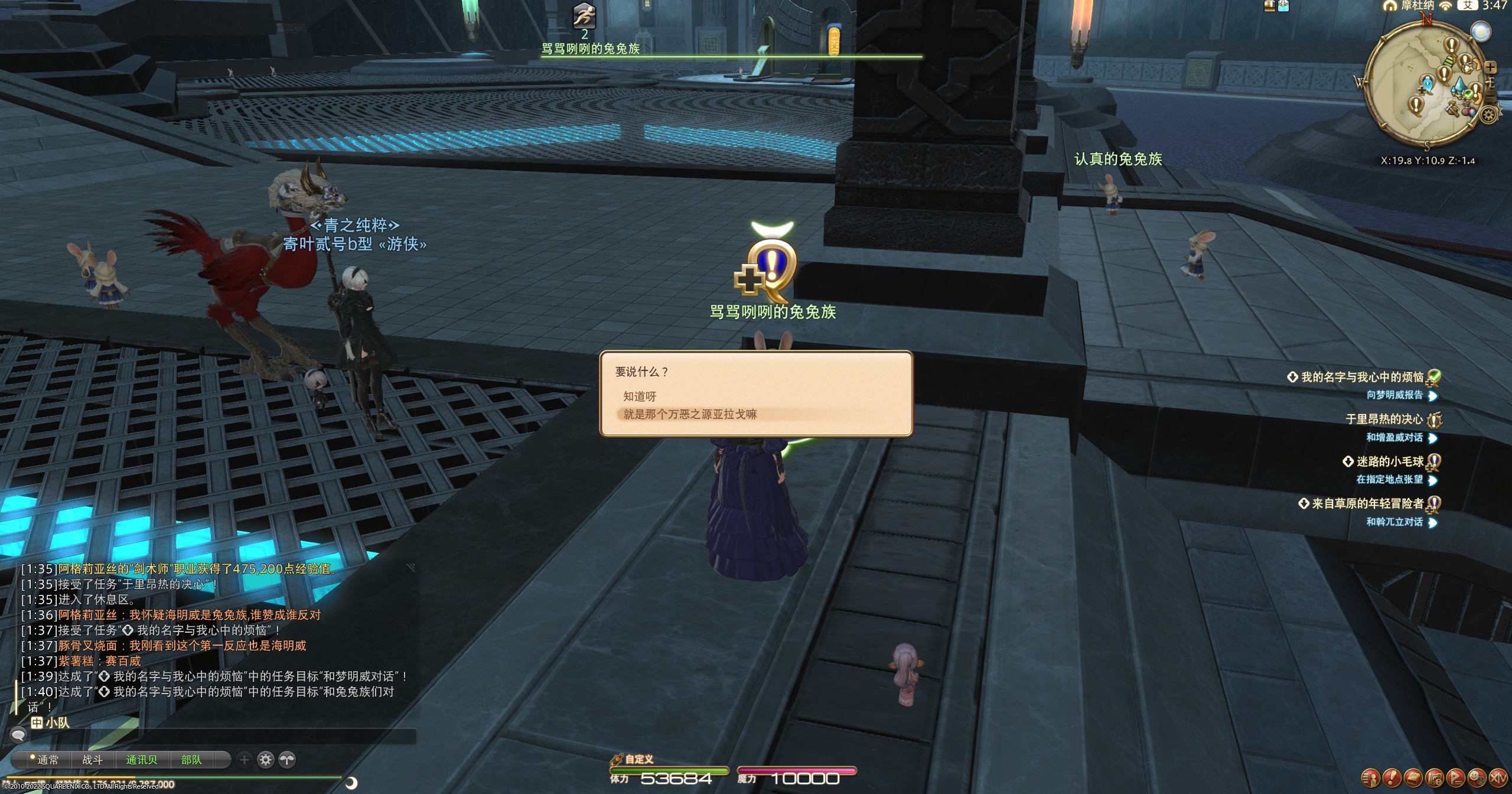The image size is (1512, 794).
Task: Open minimap settings gear
Action: (1489, 114)
